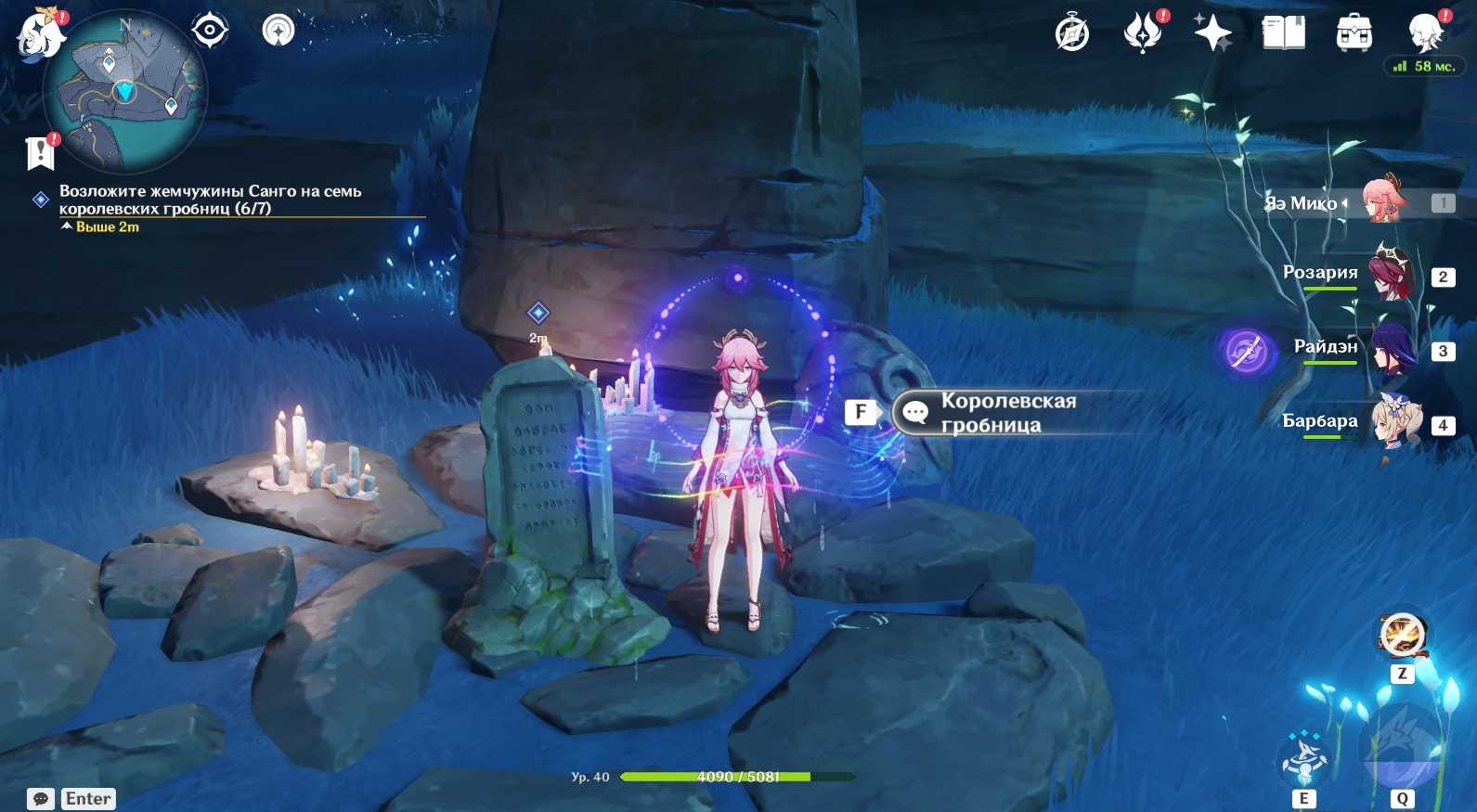Open the inventory backpack icon
1477x812 pixels.
point(1354,34)
